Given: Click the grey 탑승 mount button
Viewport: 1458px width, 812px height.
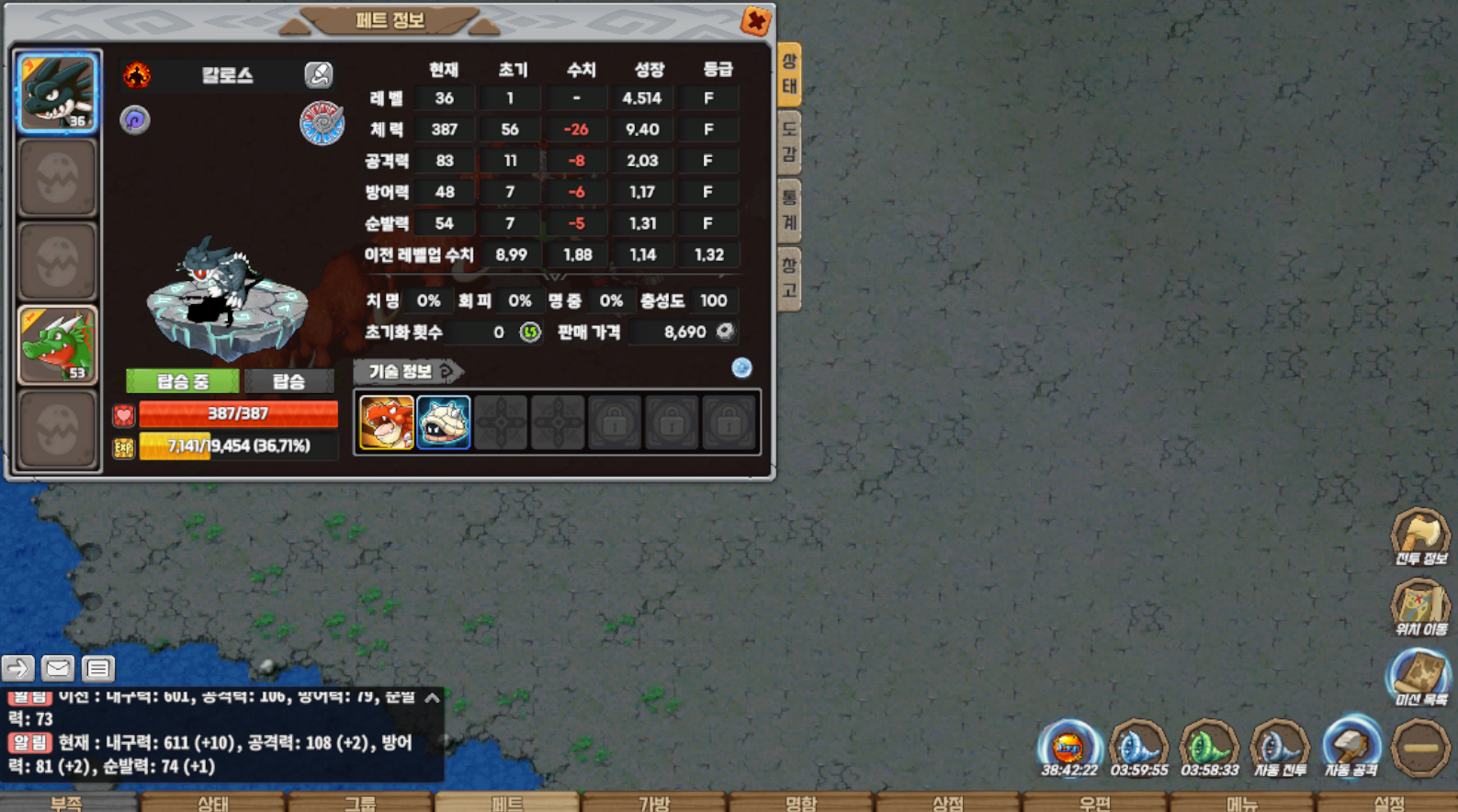Looking at the screenshot, I should (x=288, y=380).
